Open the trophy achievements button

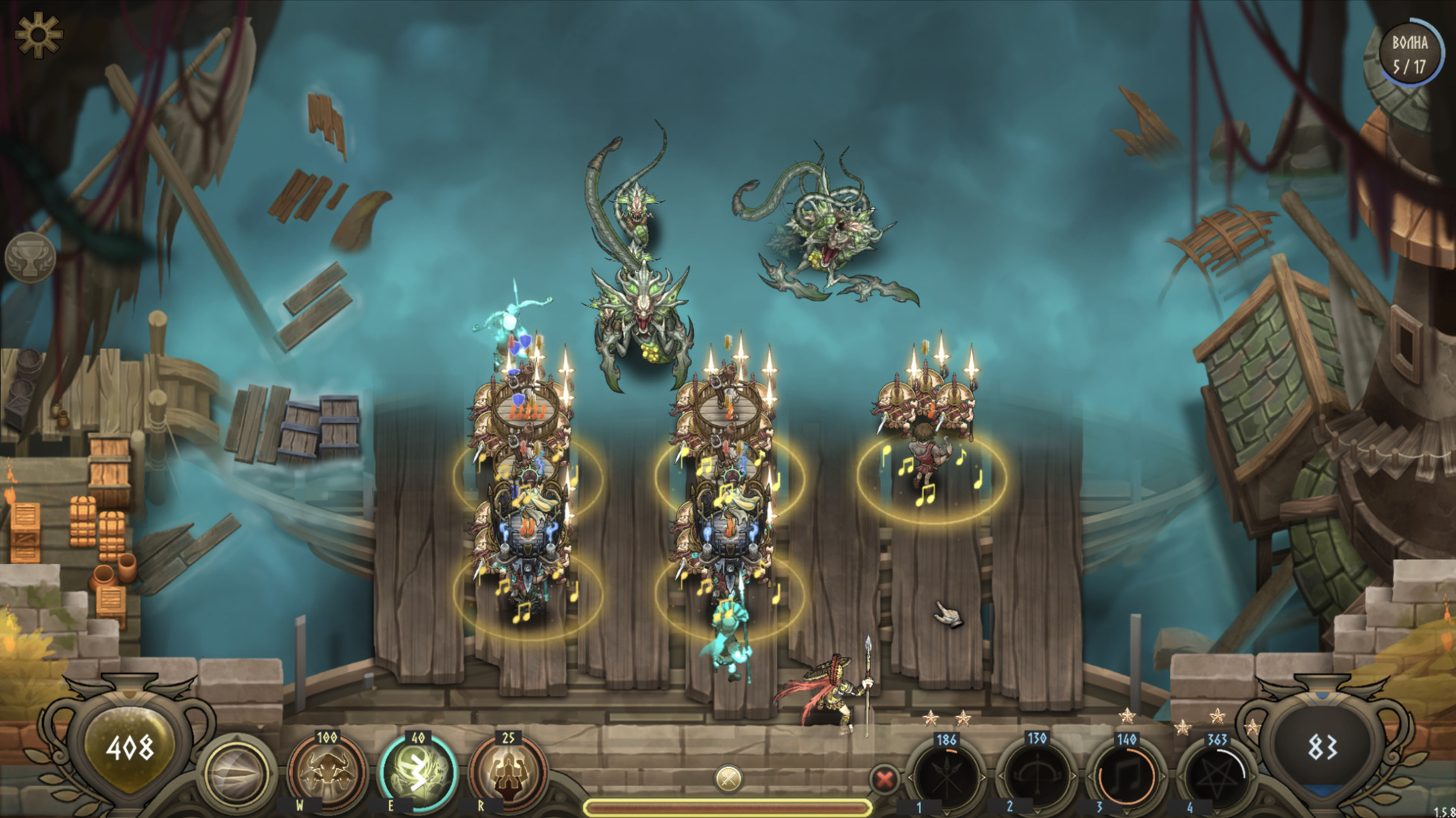(x=30, y=257)
